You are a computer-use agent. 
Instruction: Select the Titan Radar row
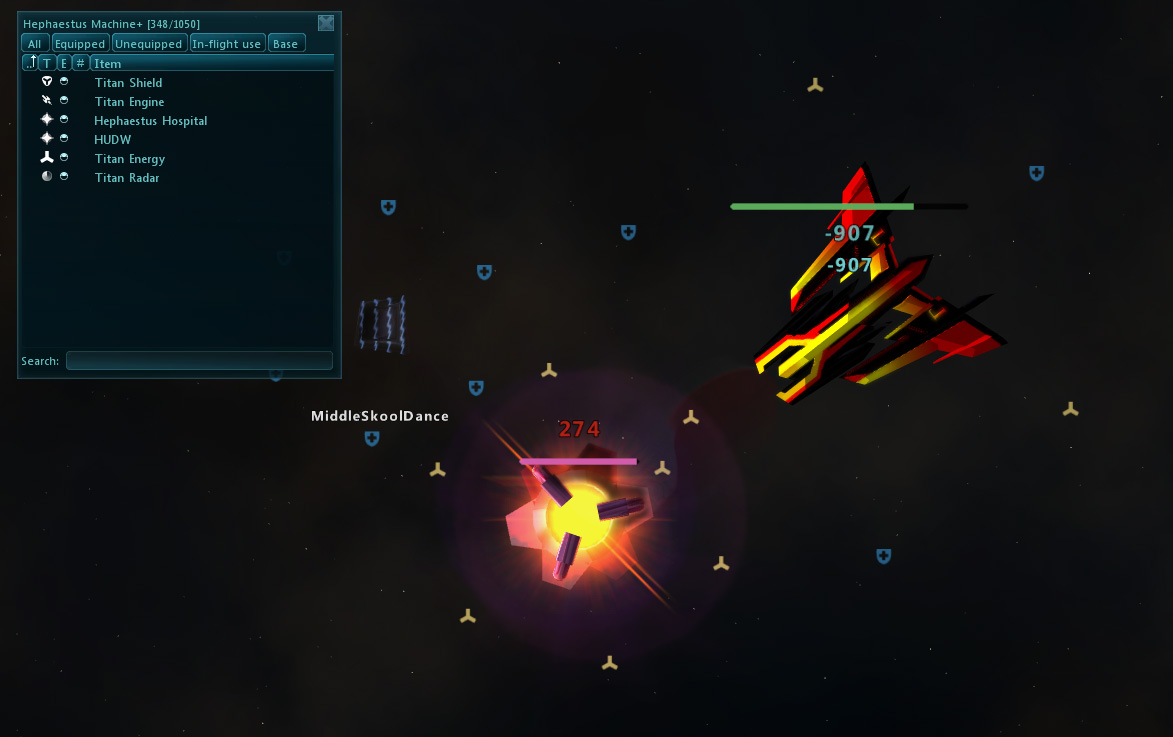[x=127, y=178]
